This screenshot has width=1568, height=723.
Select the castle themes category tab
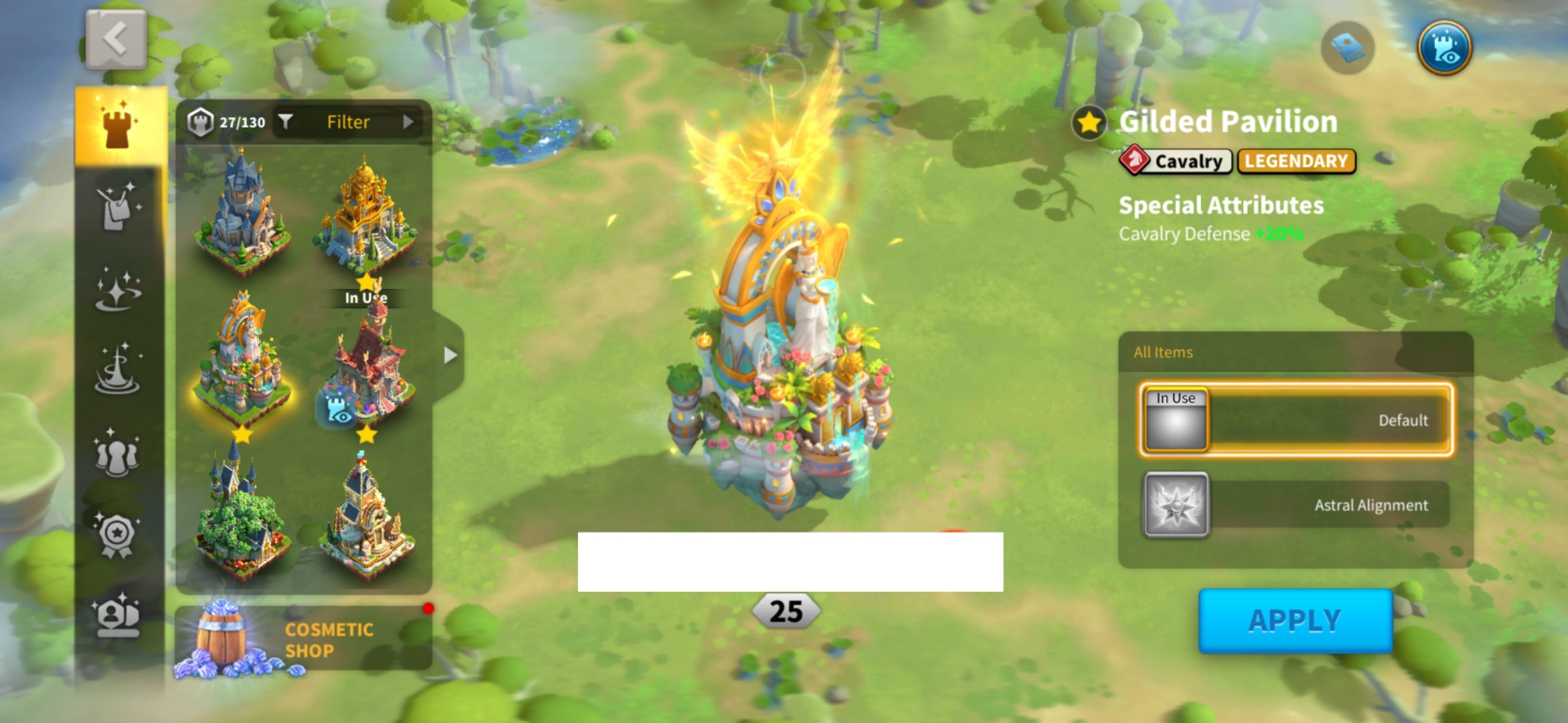tap(119, 126)
